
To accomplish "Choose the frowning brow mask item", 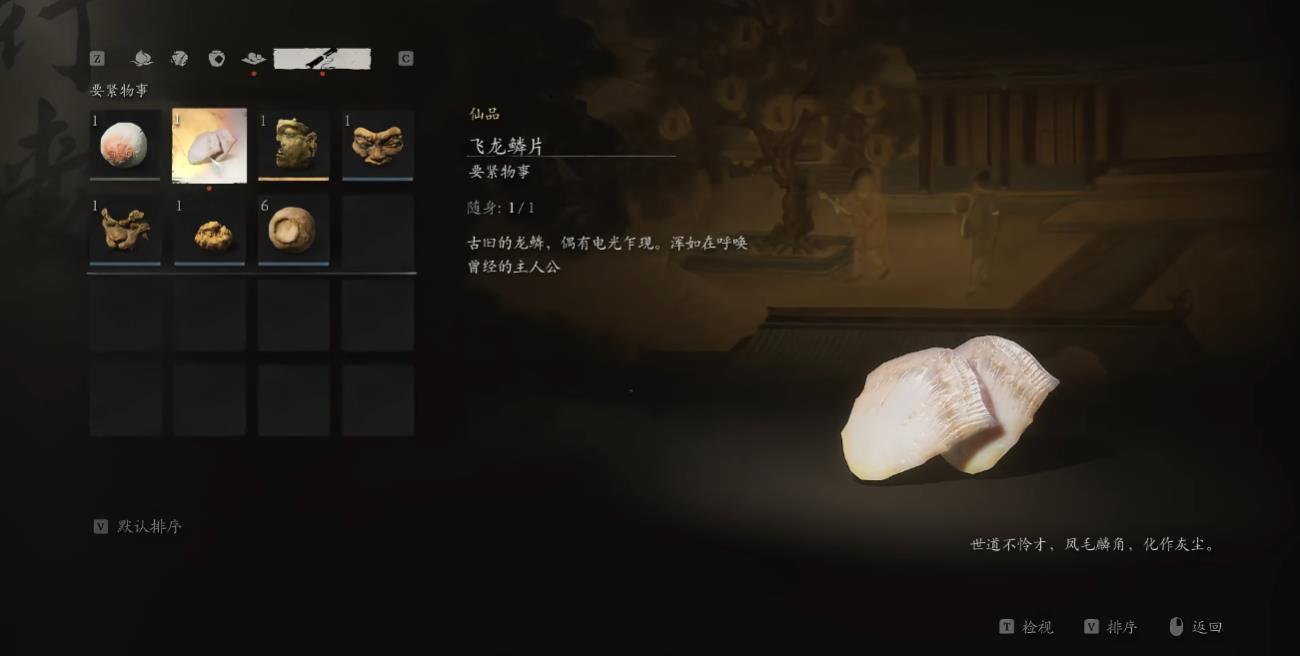I will [377, 145].
